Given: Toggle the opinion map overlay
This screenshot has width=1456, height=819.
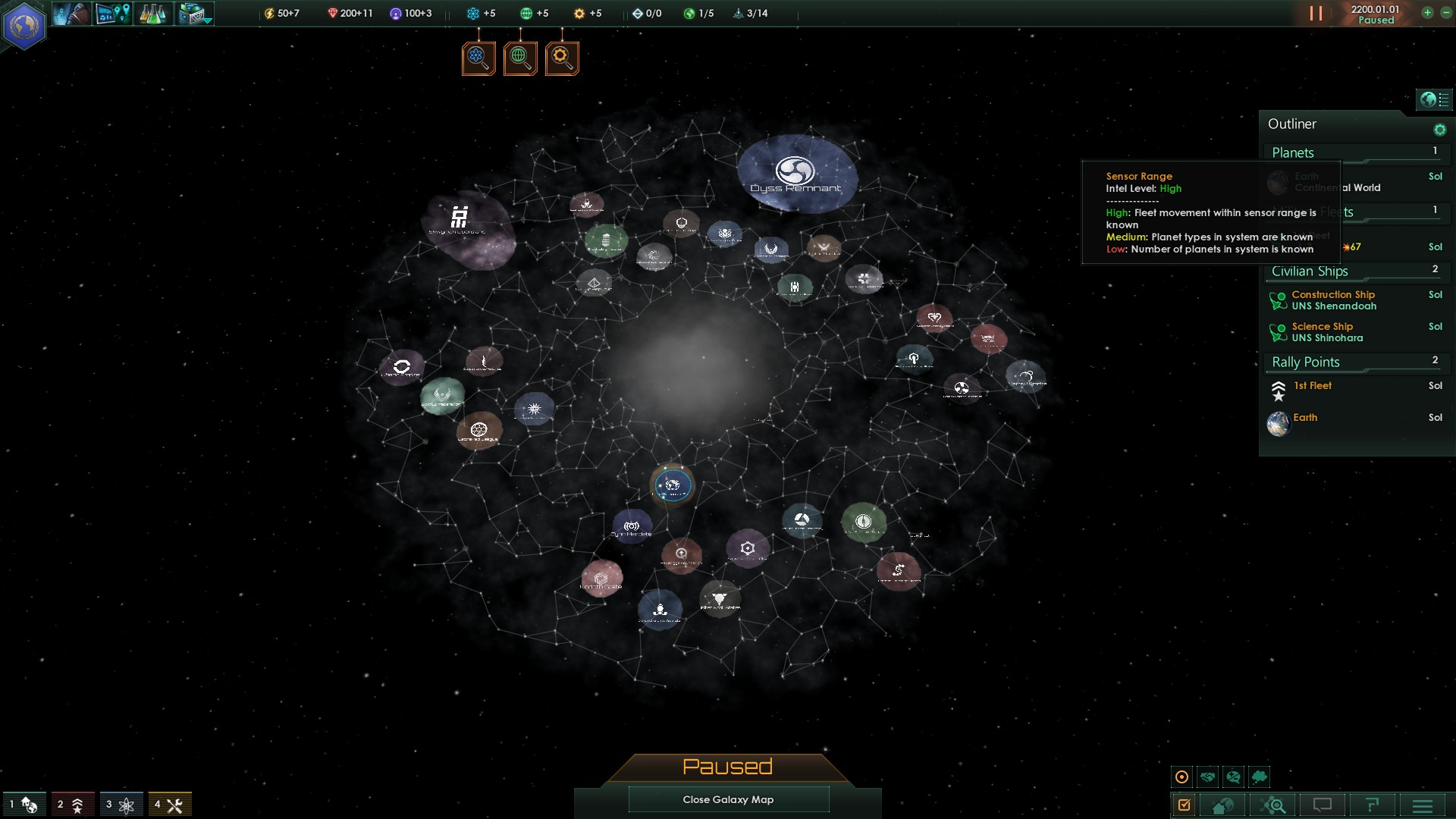Looking at the screenshot, I should (1235, 777).
